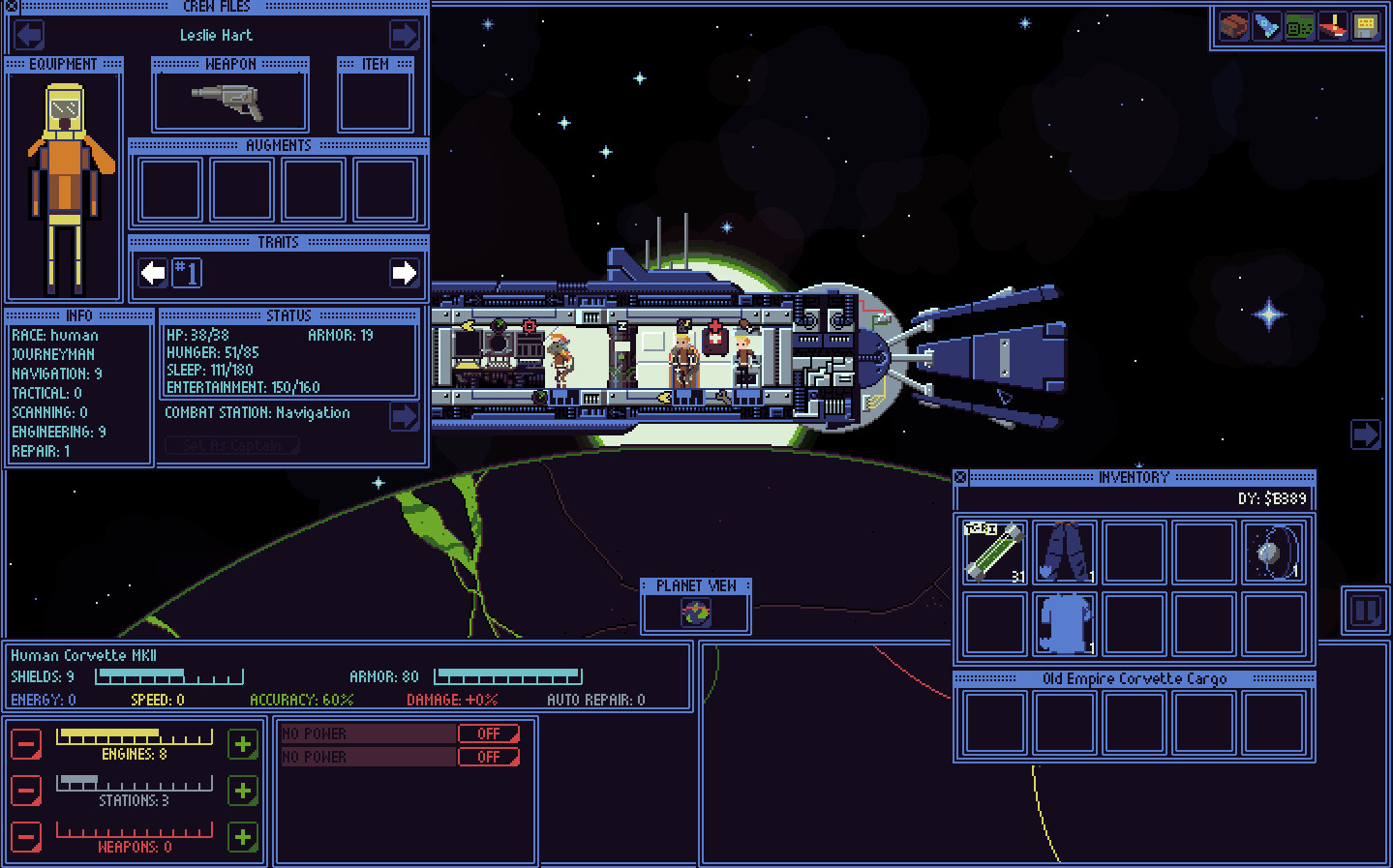Open Planet View with the planet icon
1393x868 pixels.
(696, 611)
